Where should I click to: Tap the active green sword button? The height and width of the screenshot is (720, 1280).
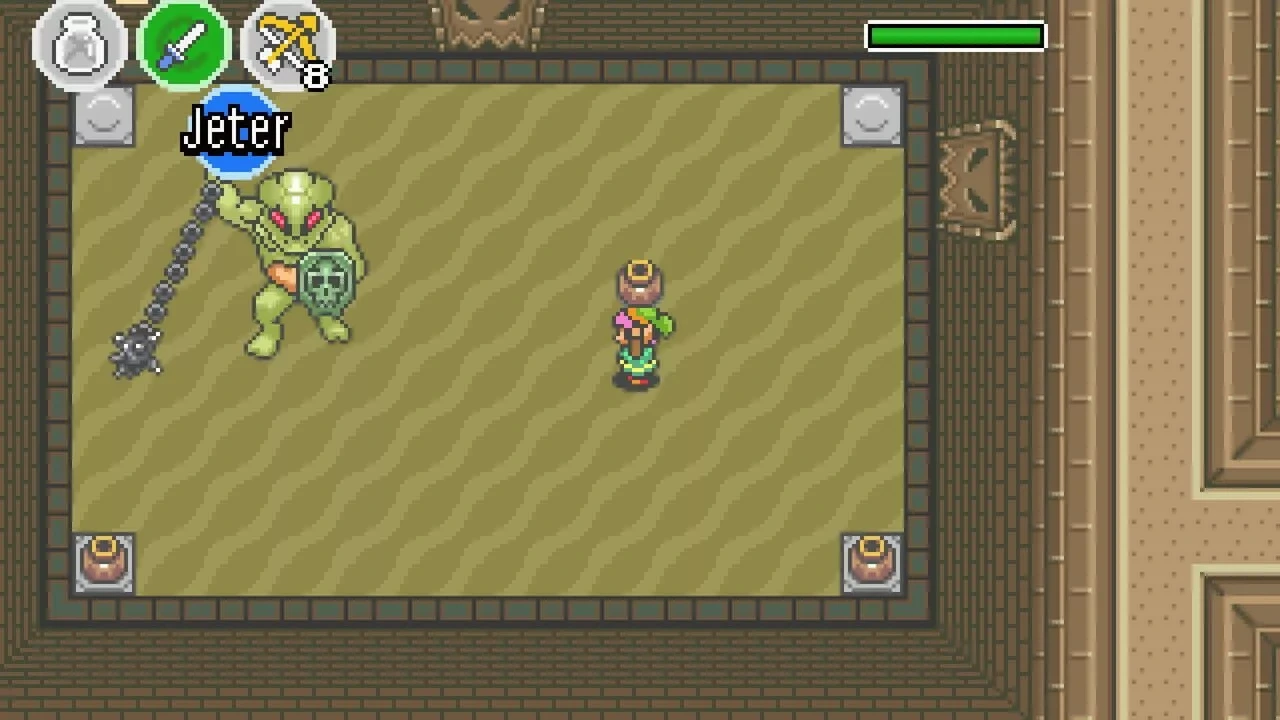pyautogui.click(x=184, y=43)
